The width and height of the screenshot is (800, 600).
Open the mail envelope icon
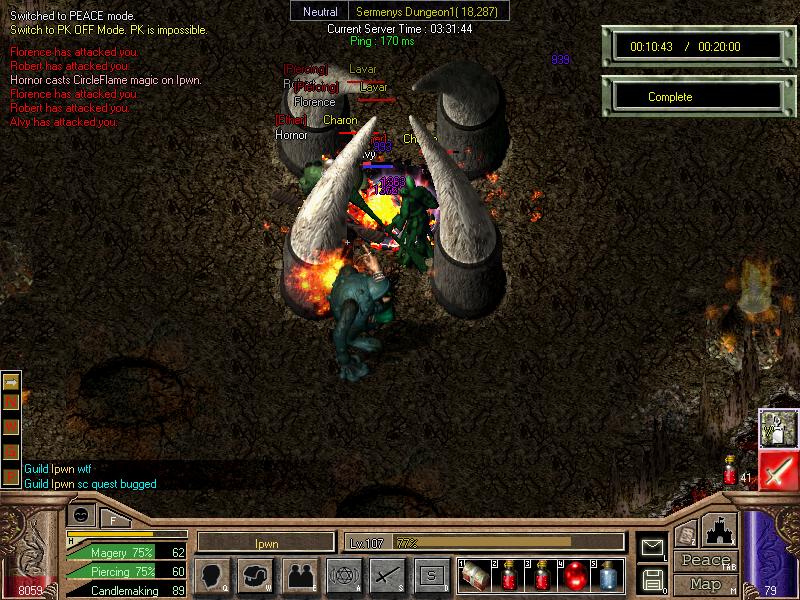(653, 547)
